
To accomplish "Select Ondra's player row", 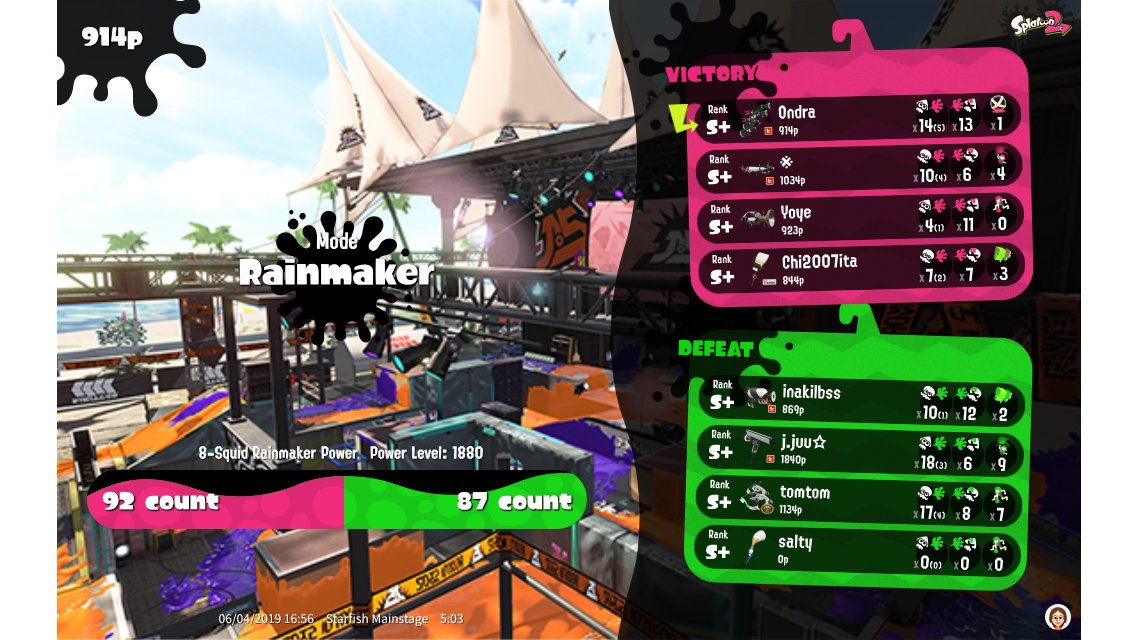I will [860, 118].
